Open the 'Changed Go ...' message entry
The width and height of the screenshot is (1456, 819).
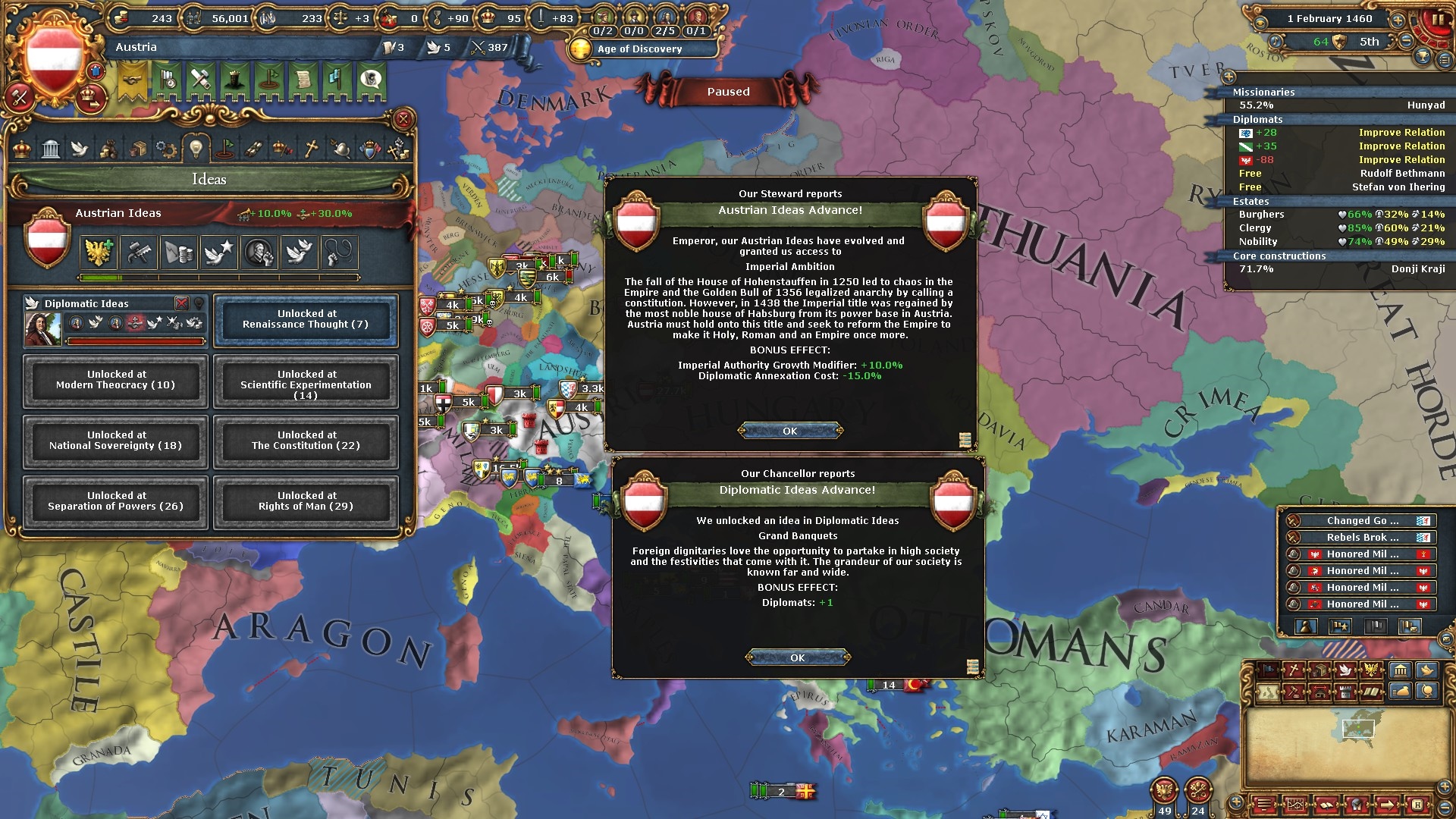[1362, 521]
